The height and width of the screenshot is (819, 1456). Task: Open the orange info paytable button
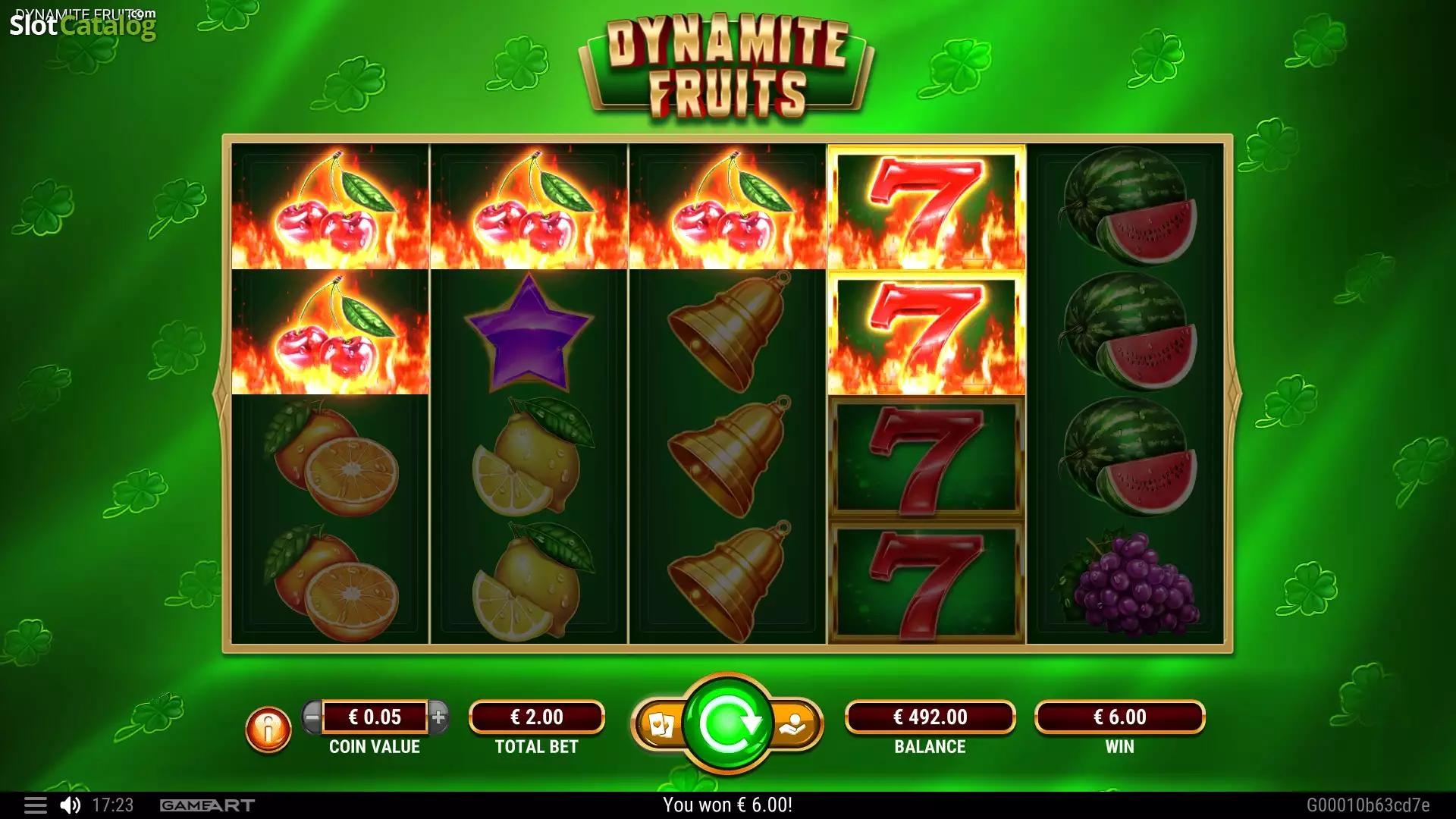(268, 730)
